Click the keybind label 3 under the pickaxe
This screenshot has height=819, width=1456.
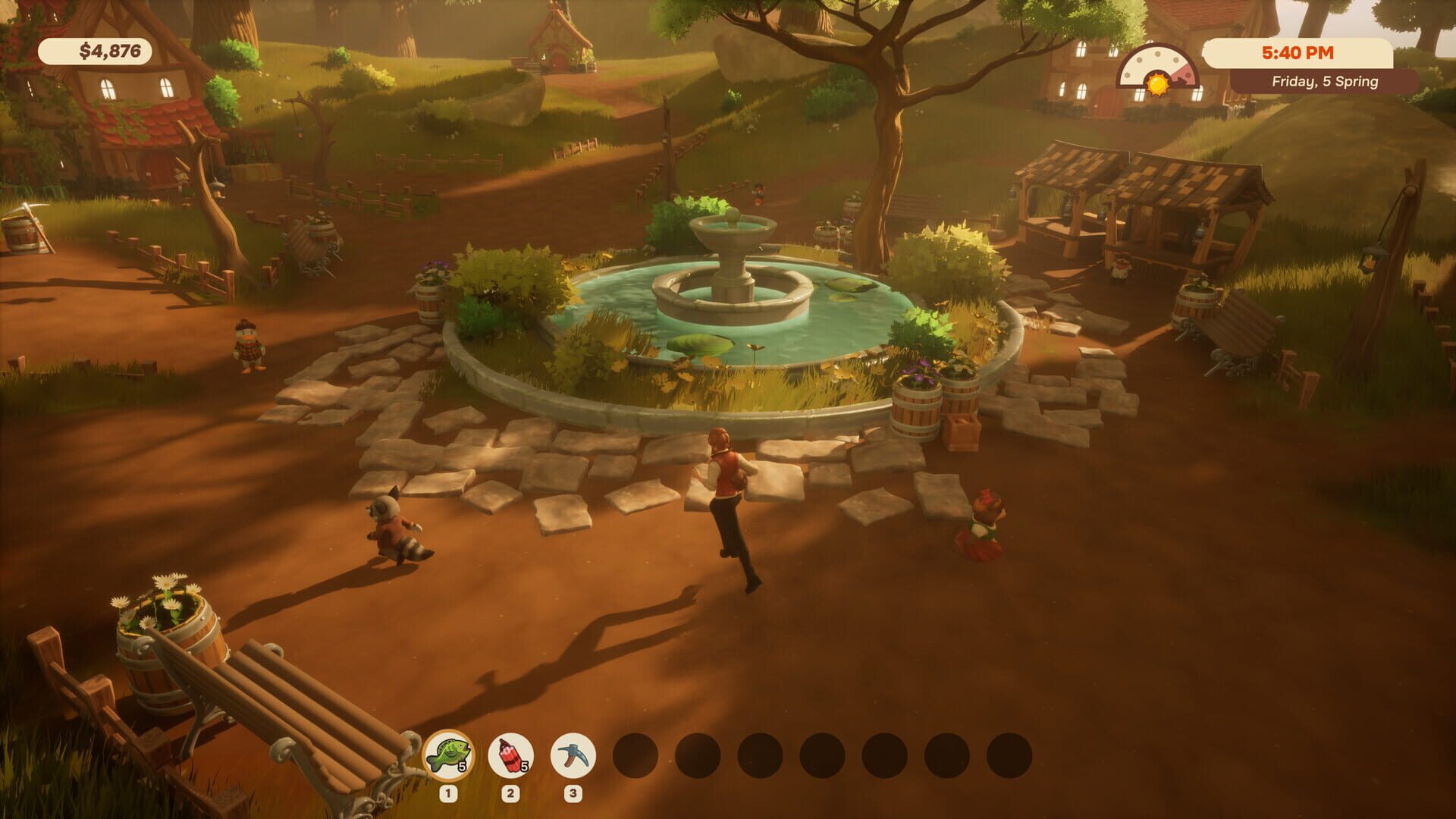573,793
